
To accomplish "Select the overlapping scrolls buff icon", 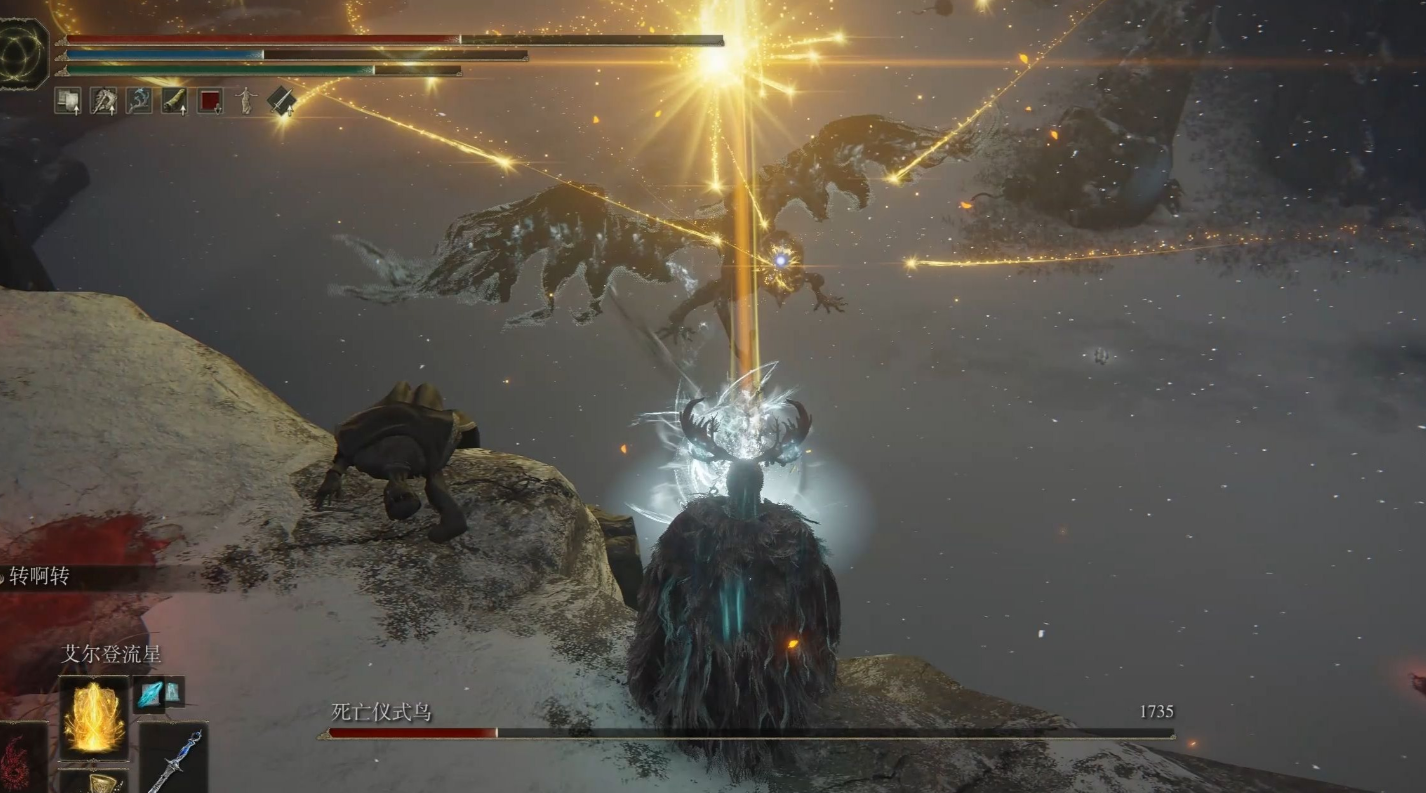I will (68, 100).
